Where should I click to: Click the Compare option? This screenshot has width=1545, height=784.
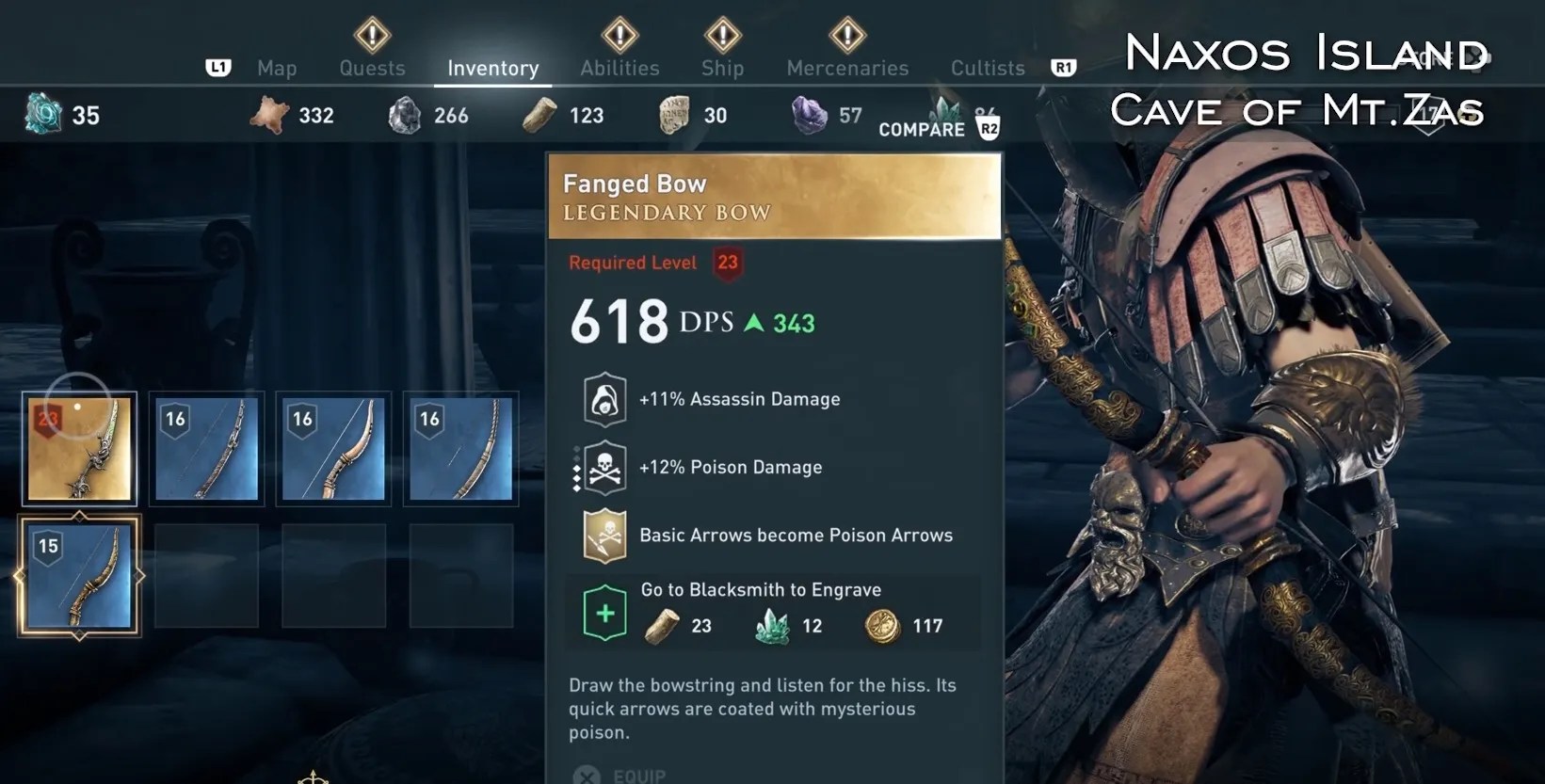click(x=923, y=129)
